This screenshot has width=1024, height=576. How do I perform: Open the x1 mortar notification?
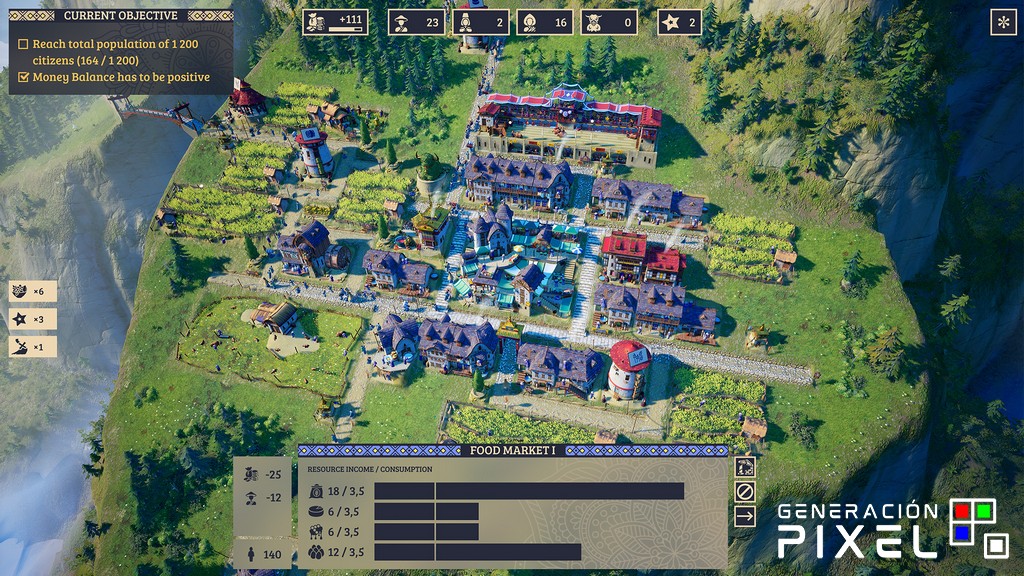(32, 347)
